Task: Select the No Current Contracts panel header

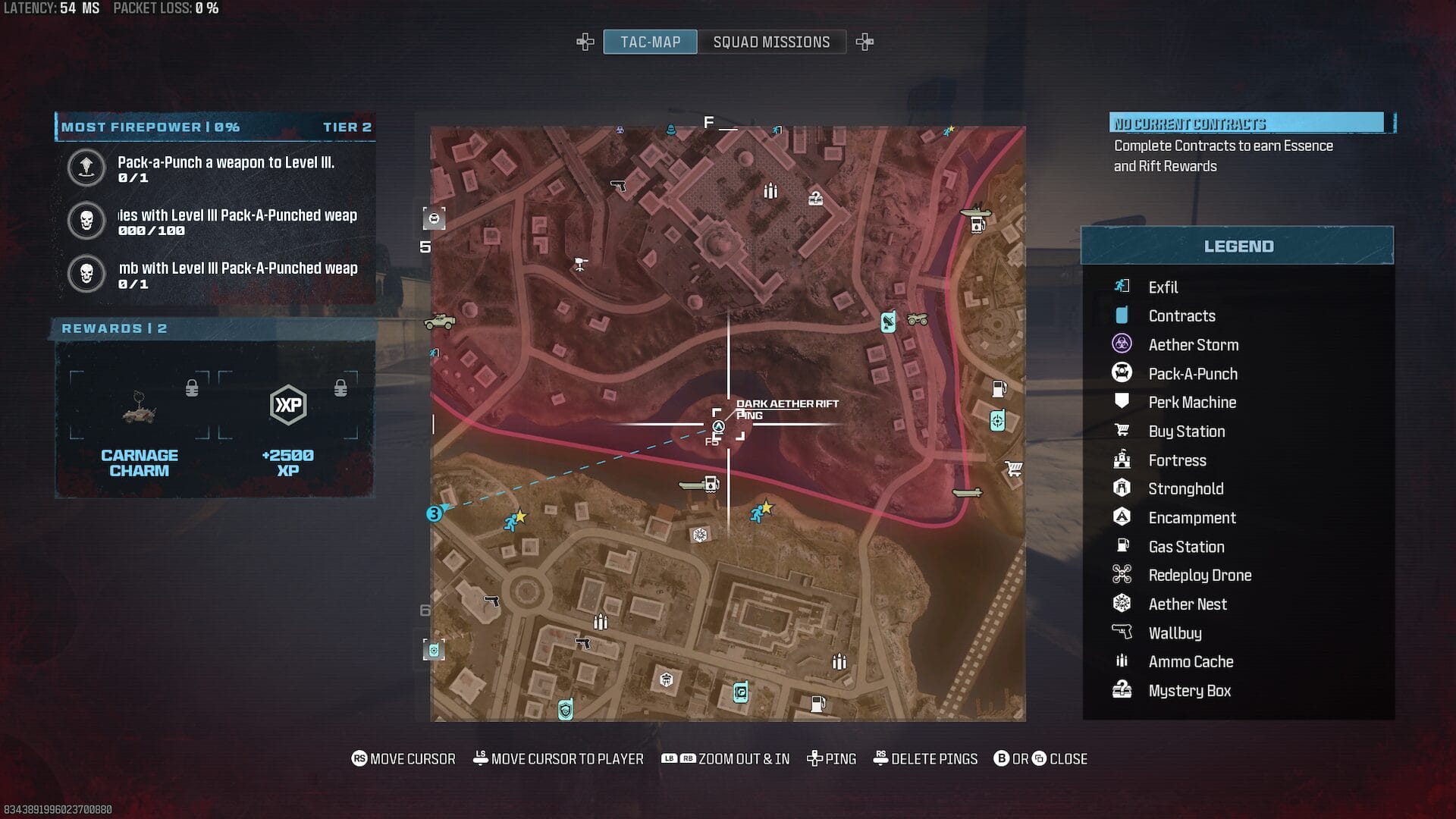Action: pos(1247,124)
